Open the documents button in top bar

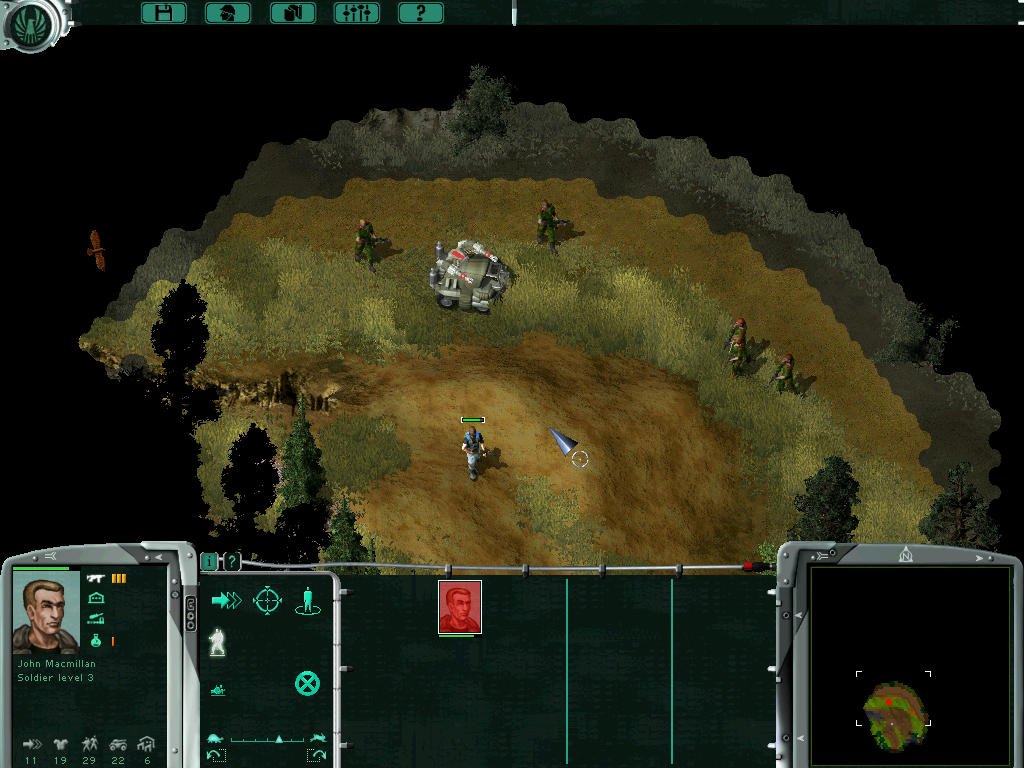(293, 13)
